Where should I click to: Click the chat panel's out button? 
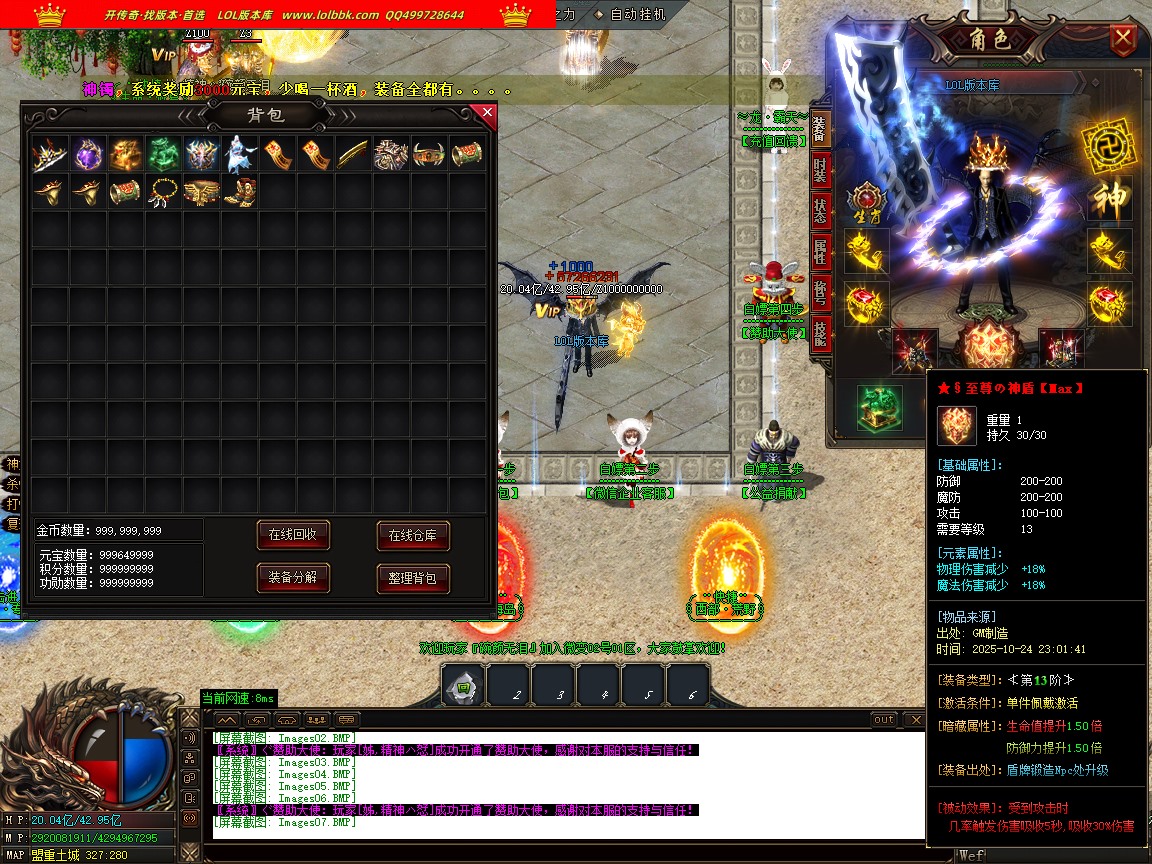[884, 720]
